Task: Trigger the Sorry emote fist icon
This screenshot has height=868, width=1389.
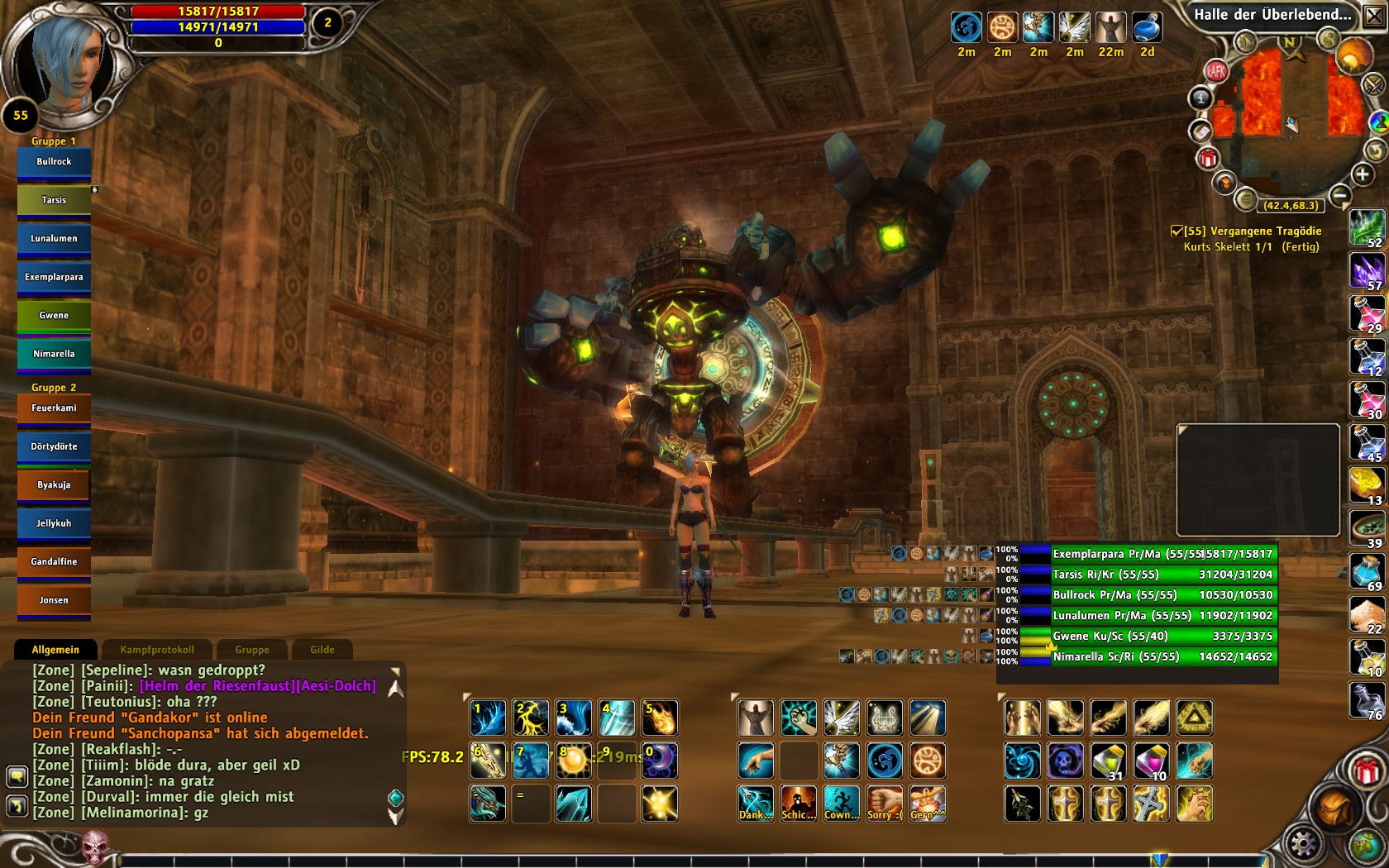Action: tap(885, 804)
